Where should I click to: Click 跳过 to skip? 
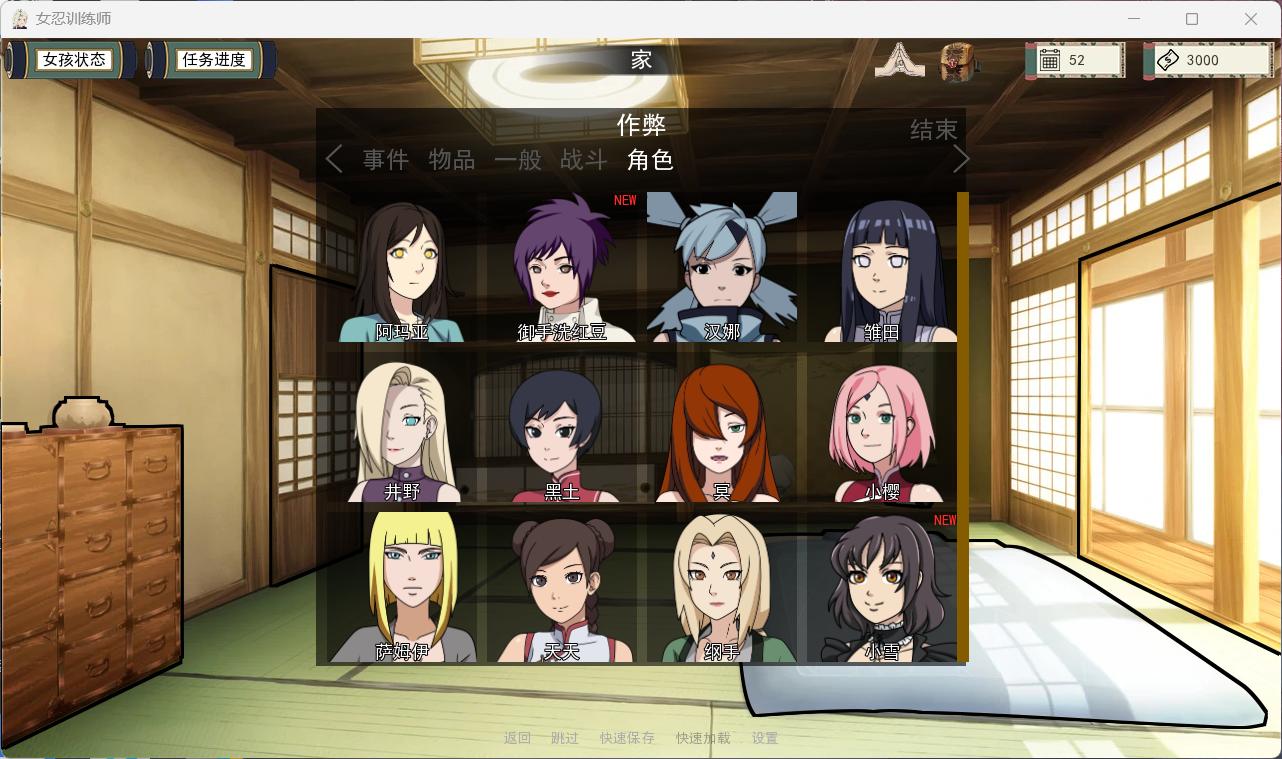(565, 738)
